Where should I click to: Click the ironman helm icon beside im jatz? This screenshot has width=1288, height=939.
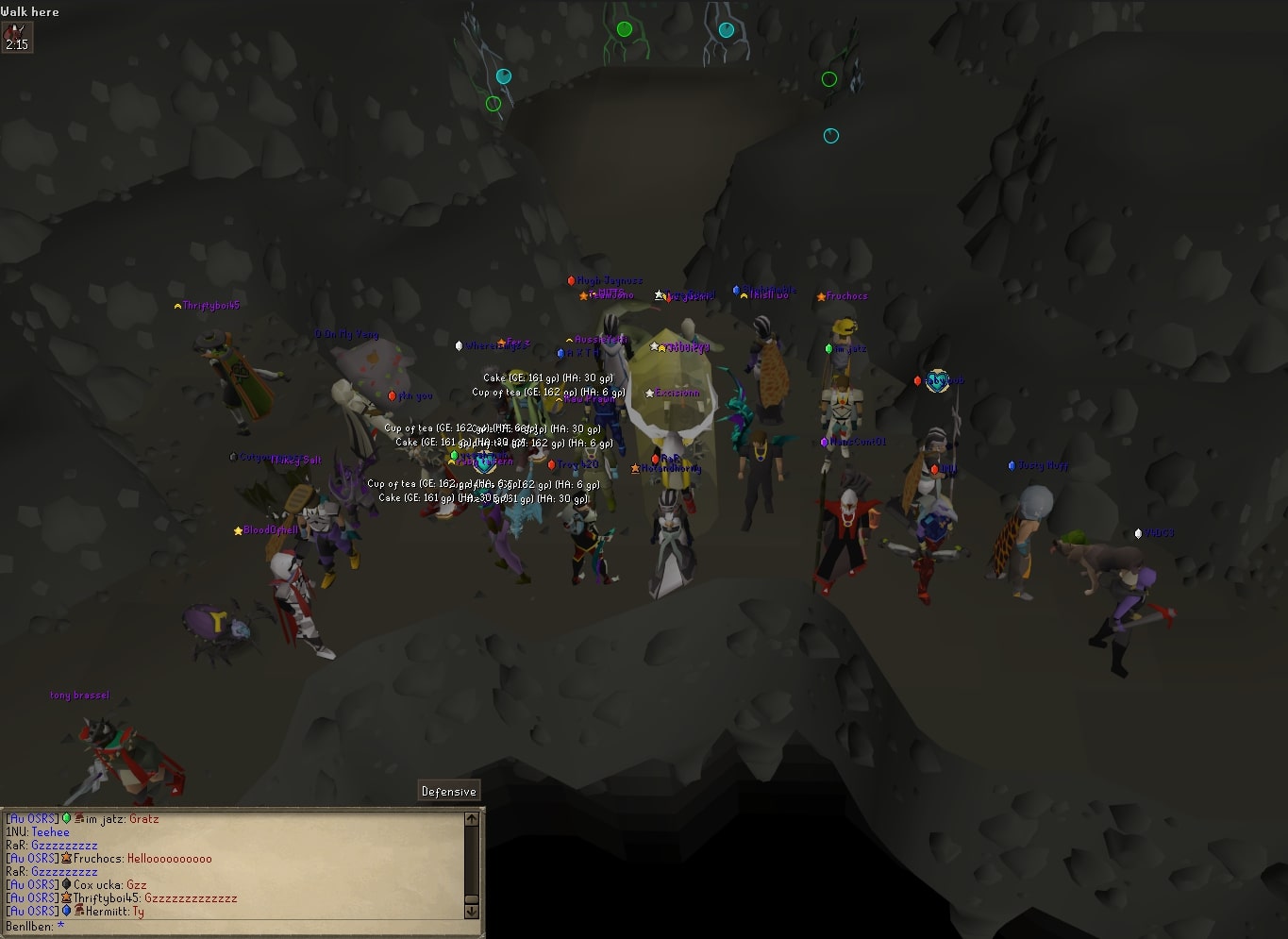pyautogui.click(x=80, y=818)
